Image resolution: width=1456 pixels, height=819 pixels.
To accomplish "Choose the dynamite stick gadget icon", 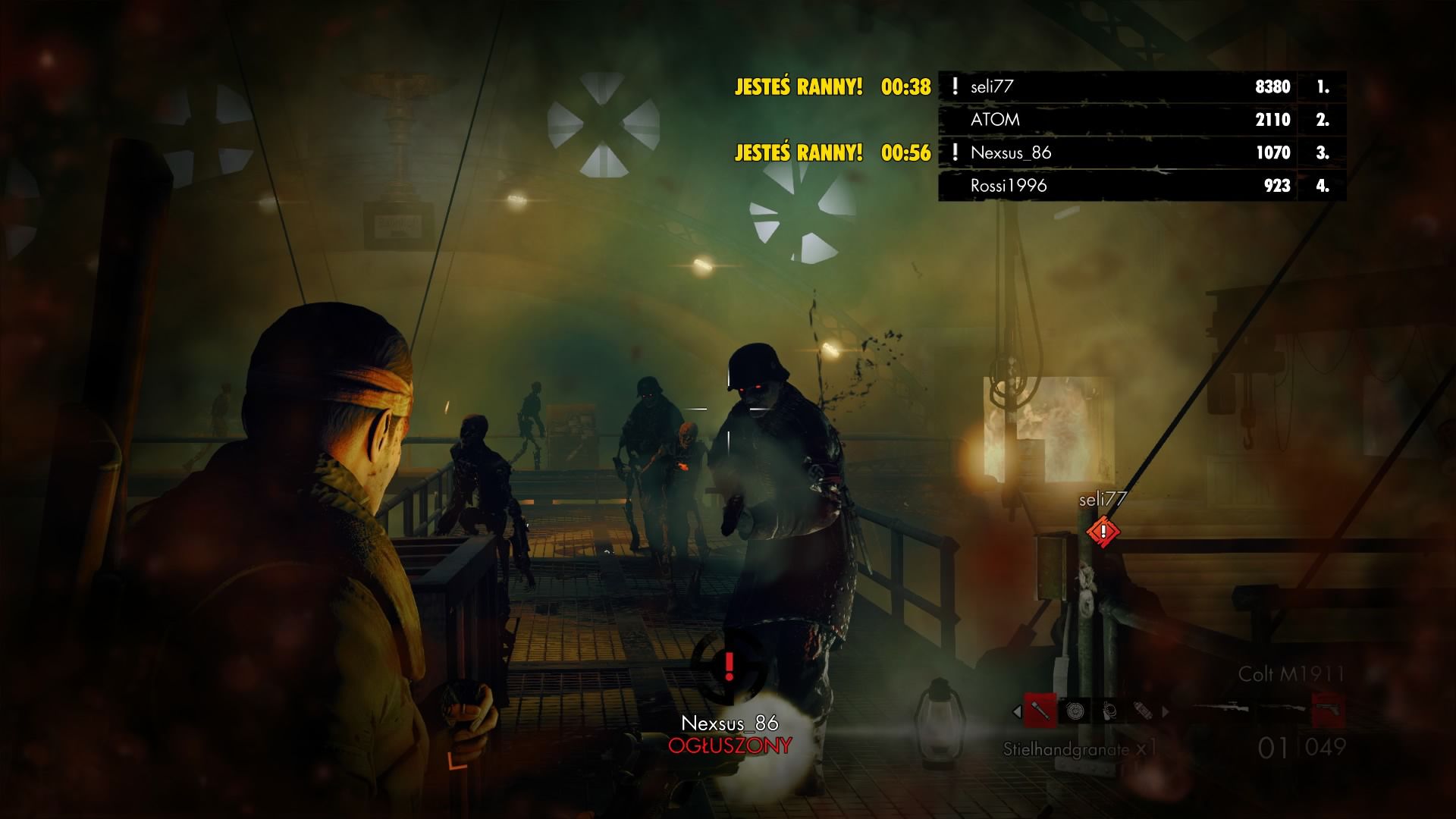I will pos(1143,711).
